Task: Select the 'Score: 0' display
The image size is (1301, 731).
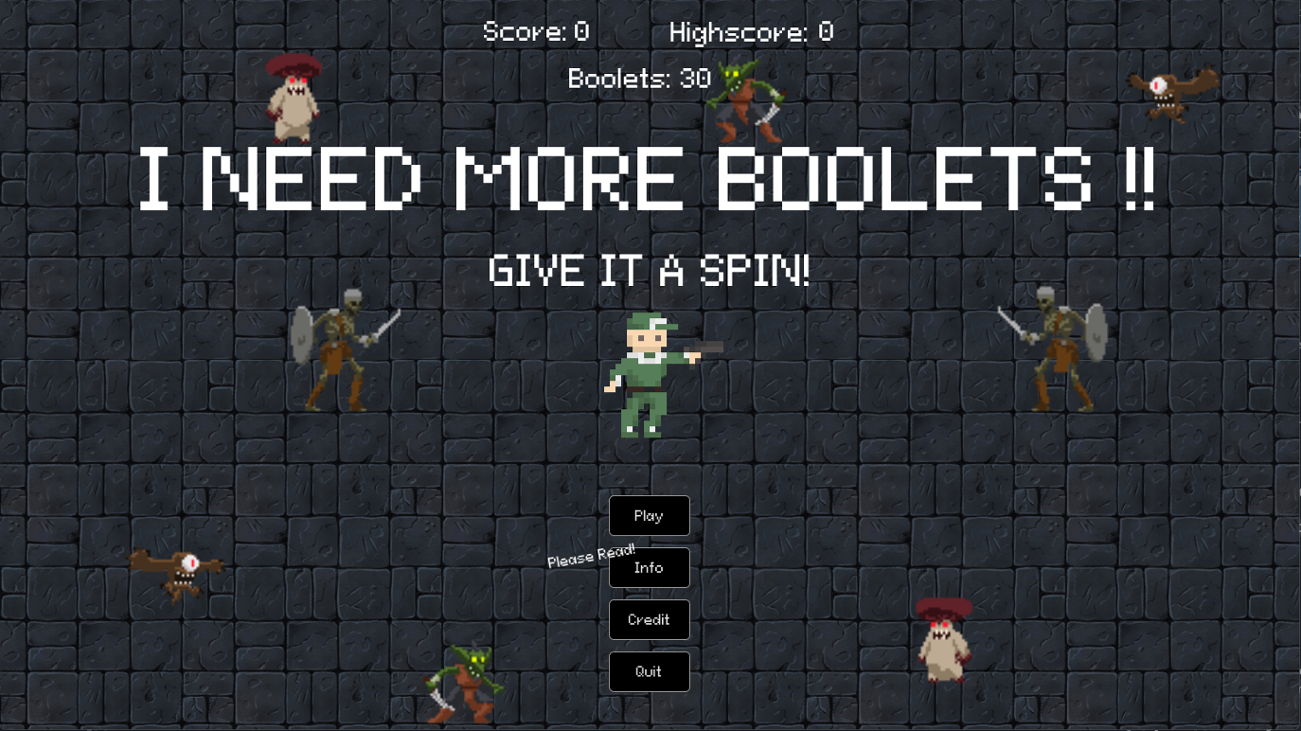Action: click(533, 31)
